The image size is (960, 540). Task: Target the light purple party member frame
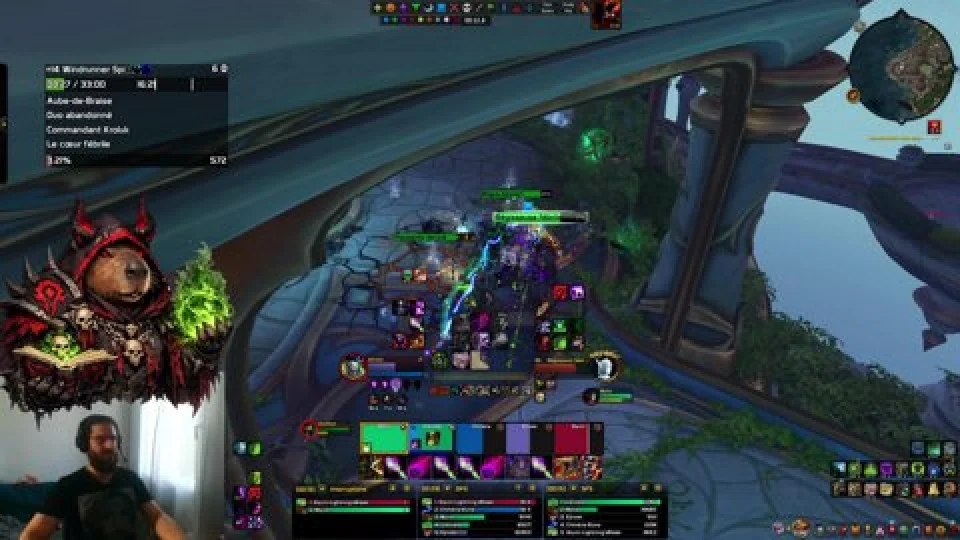click(518, 438)
